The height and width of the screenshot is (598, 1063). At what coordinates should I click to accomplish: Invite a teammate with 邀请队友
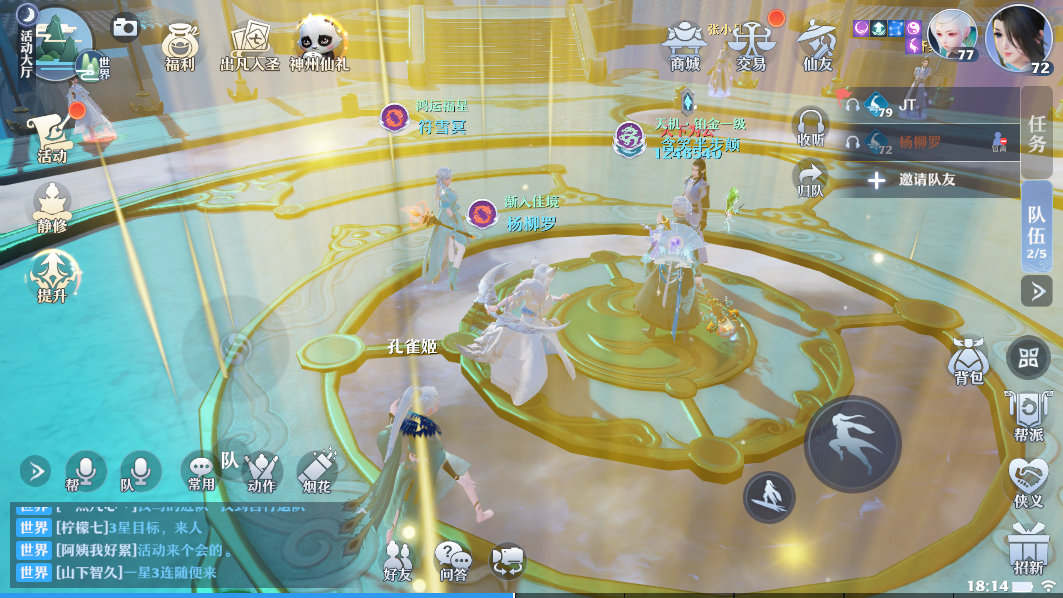click(911, 180)
